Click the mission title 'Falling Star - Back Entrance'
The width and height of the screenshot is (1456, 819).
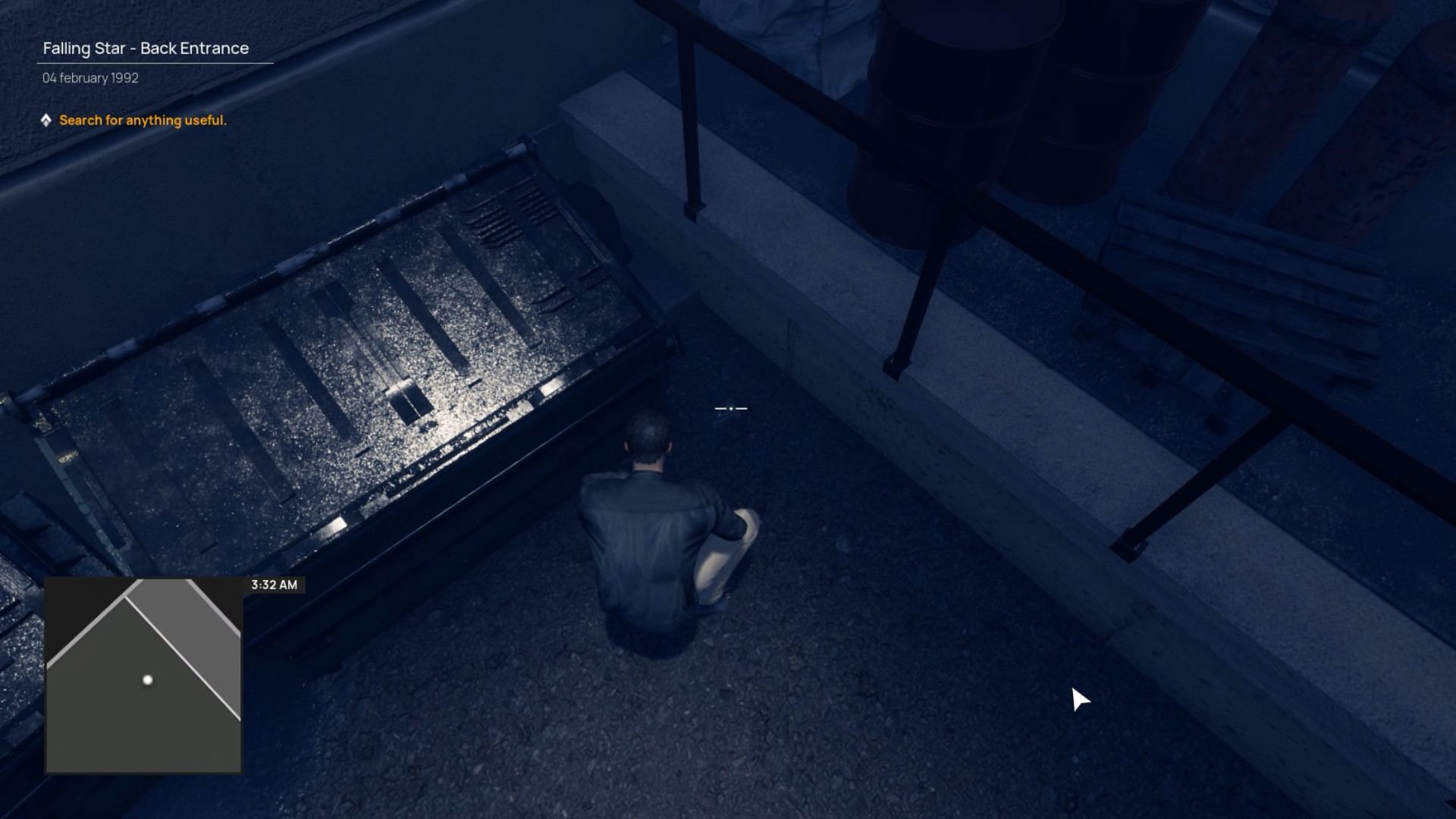146,48
